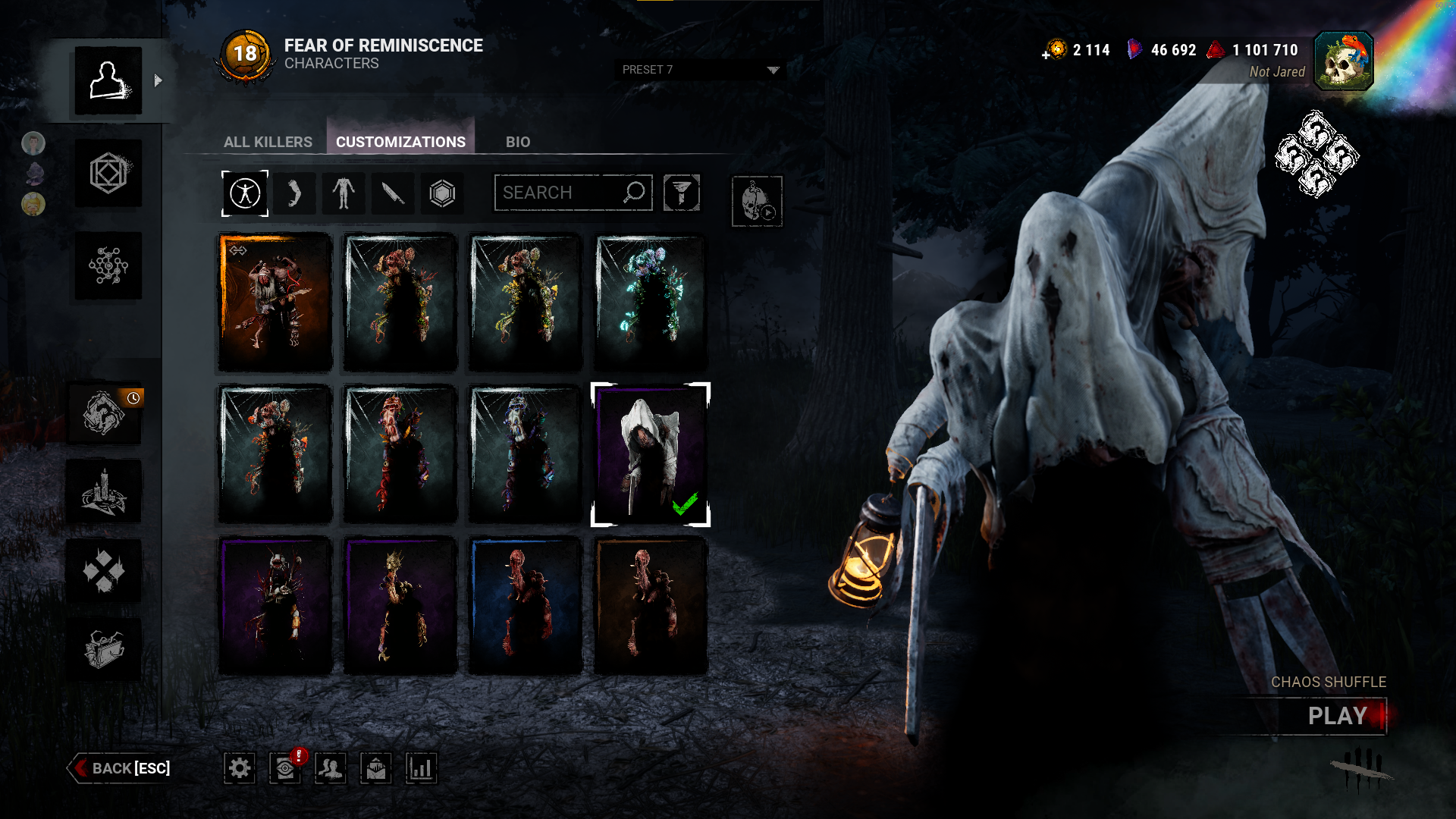1456x819 pixels.
Task: Filter cosmetics by head category
Action: pos(294,193)
